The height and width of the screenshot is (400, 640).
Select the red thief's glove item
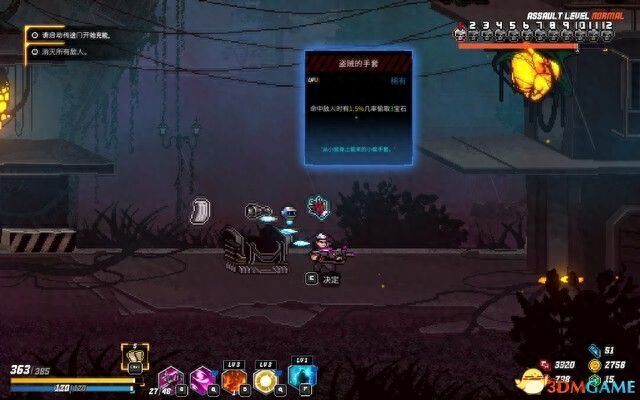click(x=318, y=207)
